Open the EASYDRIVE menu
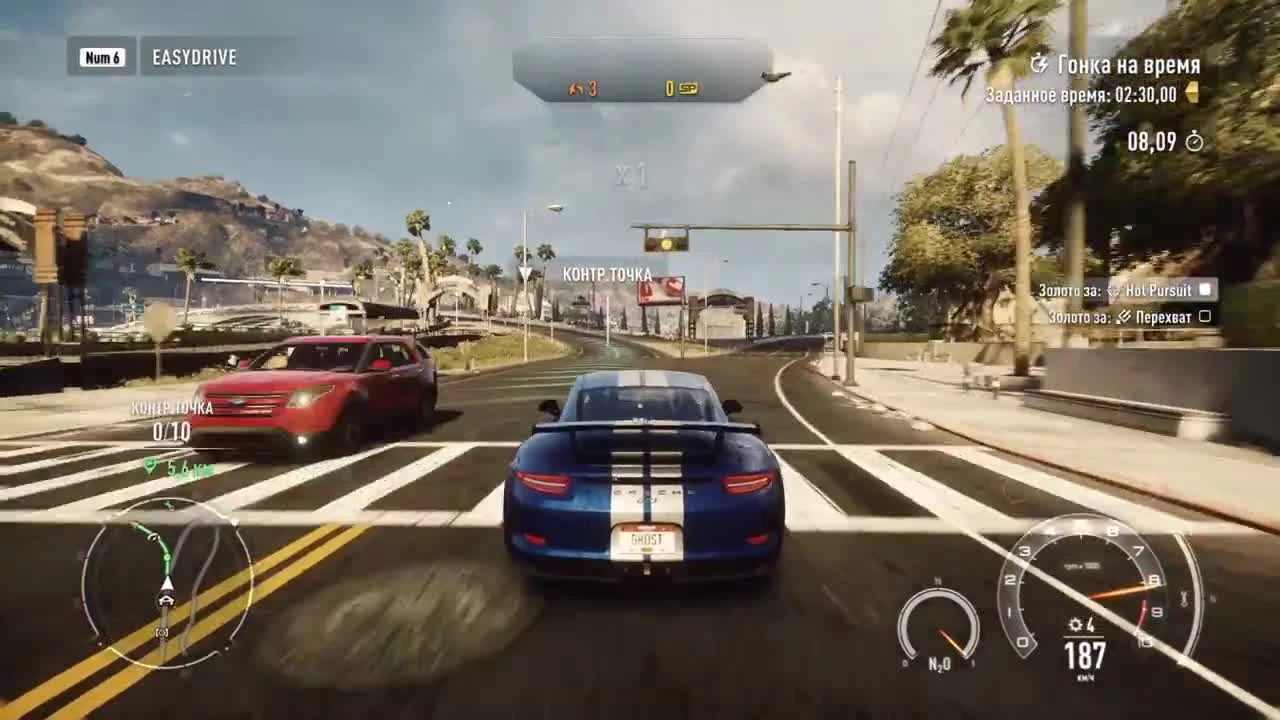Screen dimensions: 1280x720 [x=194, y=58]
